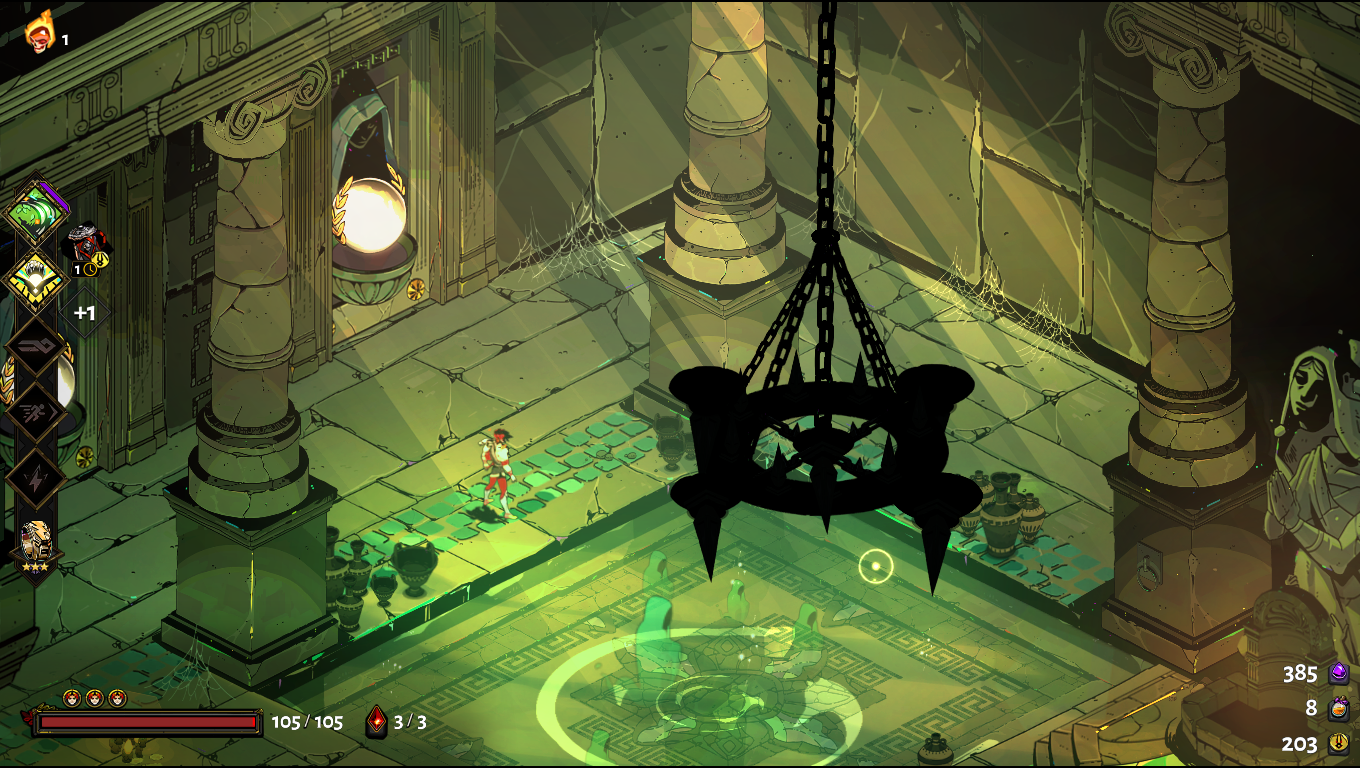
Task: Click the empty lightning bolt call slot
Action: tap(36, 478)
